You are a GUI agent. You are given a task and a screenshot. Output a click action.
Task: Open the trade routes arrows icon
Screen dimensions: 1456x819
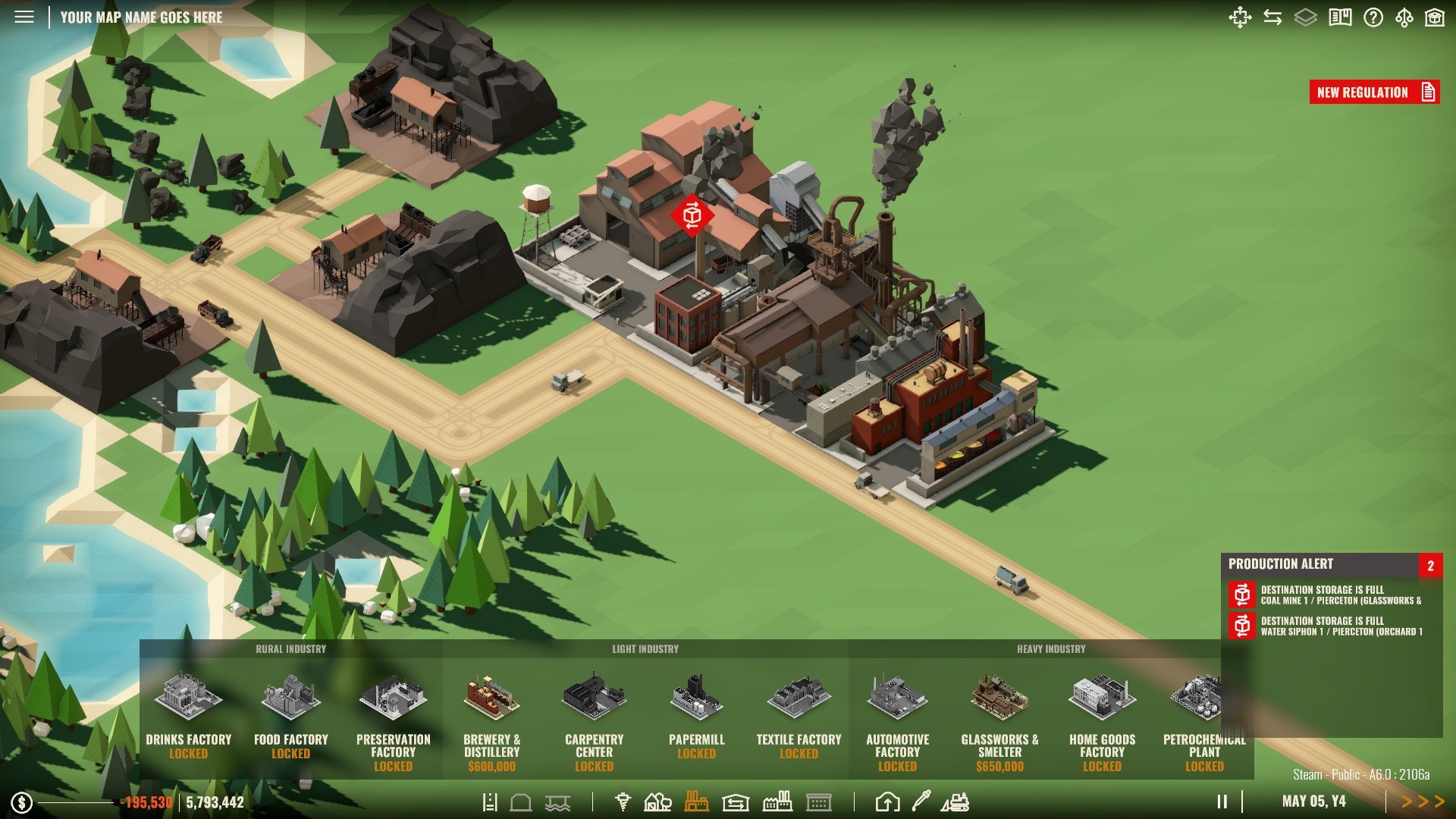tap(1272, 17)
